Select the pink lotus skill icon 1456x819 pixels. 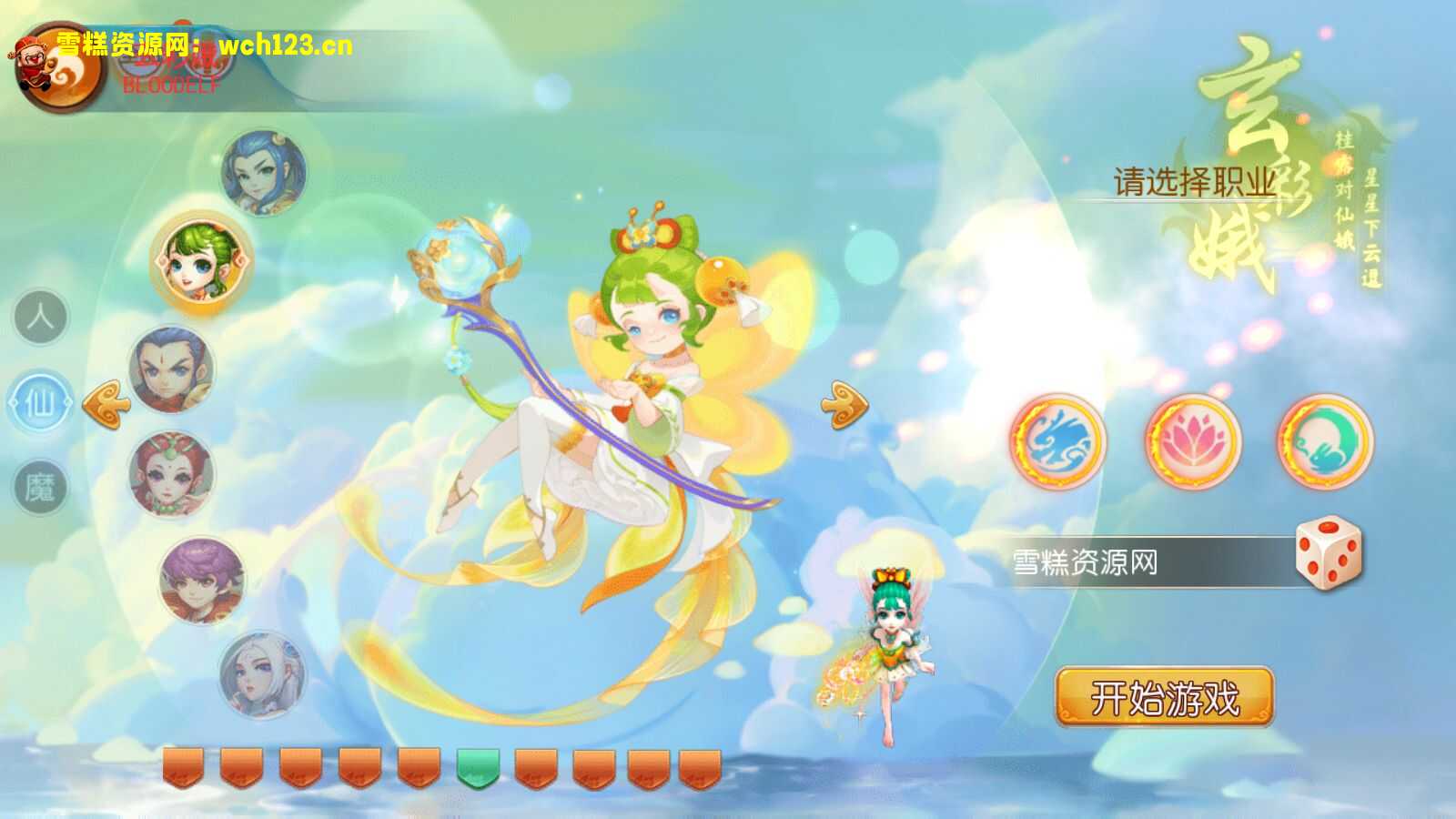[1192, 443]
